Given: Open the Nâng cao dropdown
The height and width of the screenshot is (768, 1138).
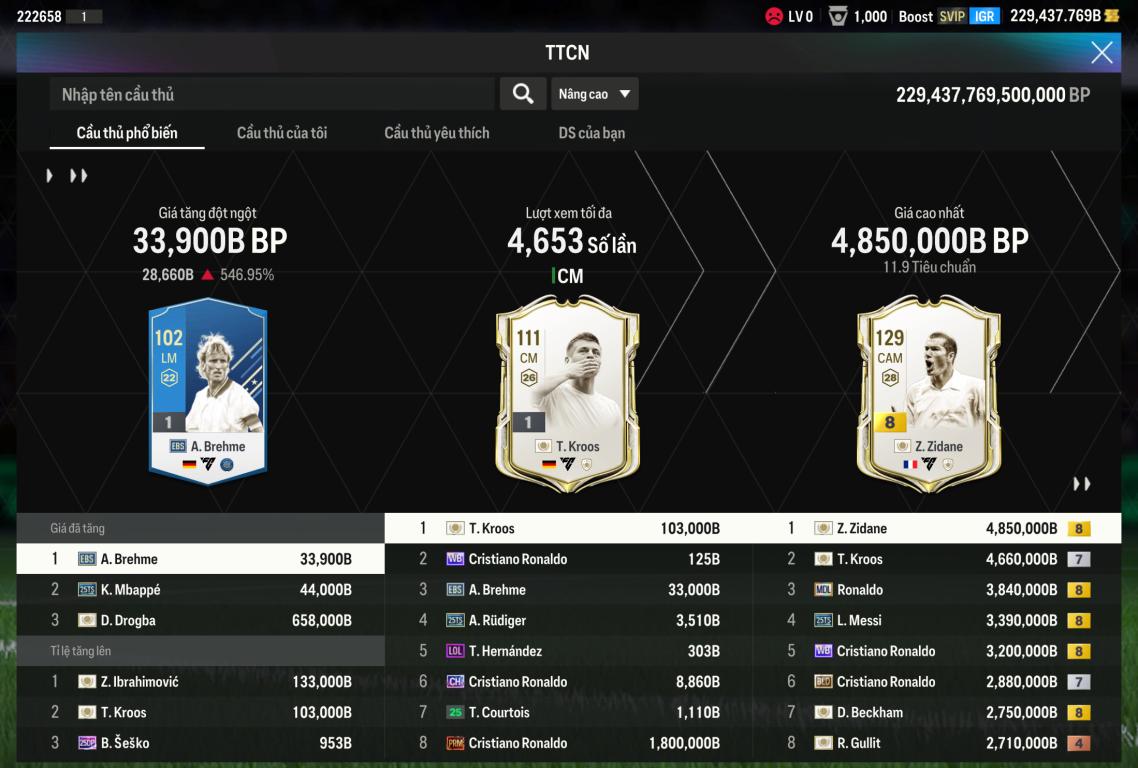Looking at the screenshot, I should pos(594,94).
